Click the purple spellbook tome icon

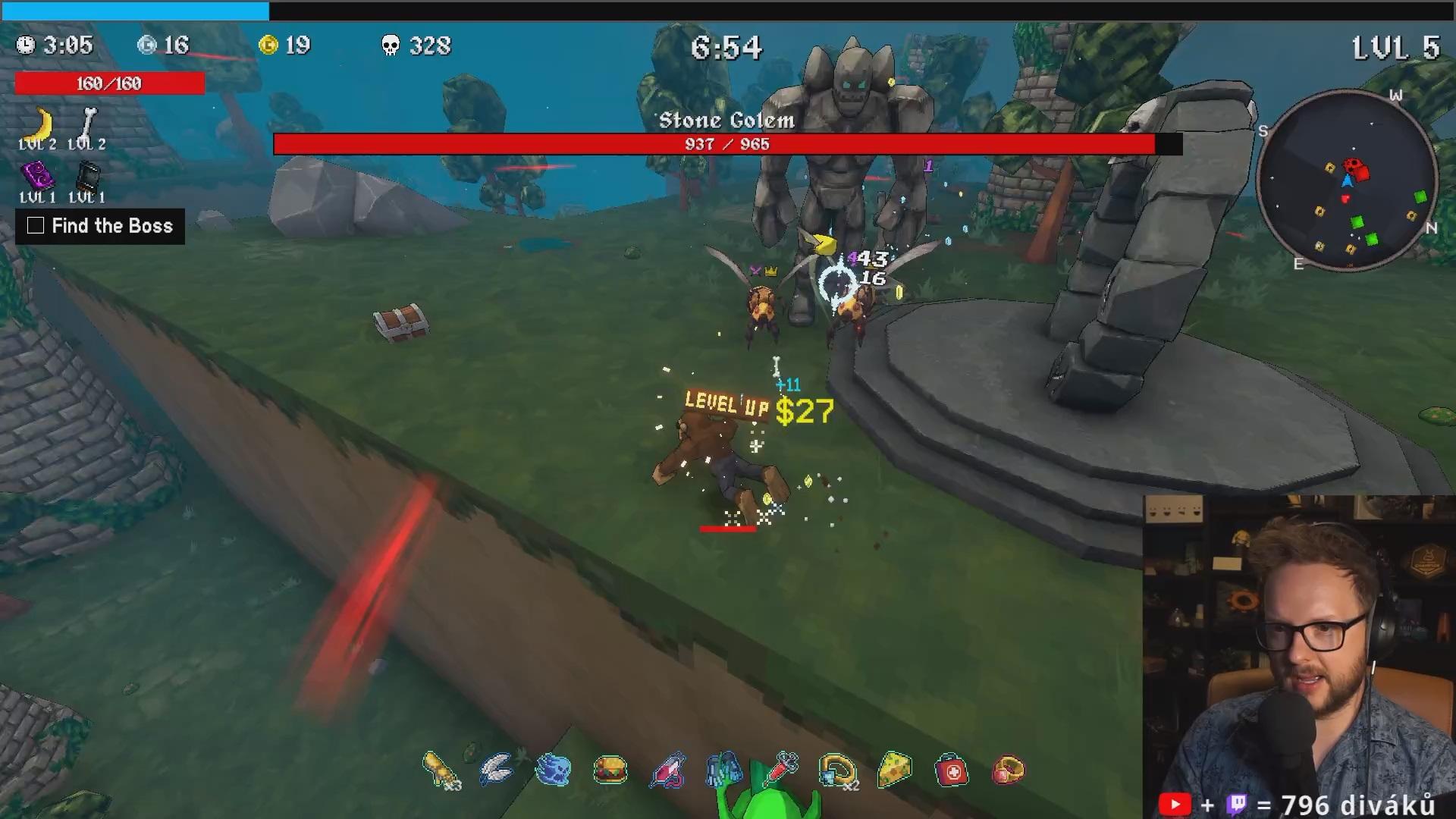pyautogui.click(x=36, y=177)
